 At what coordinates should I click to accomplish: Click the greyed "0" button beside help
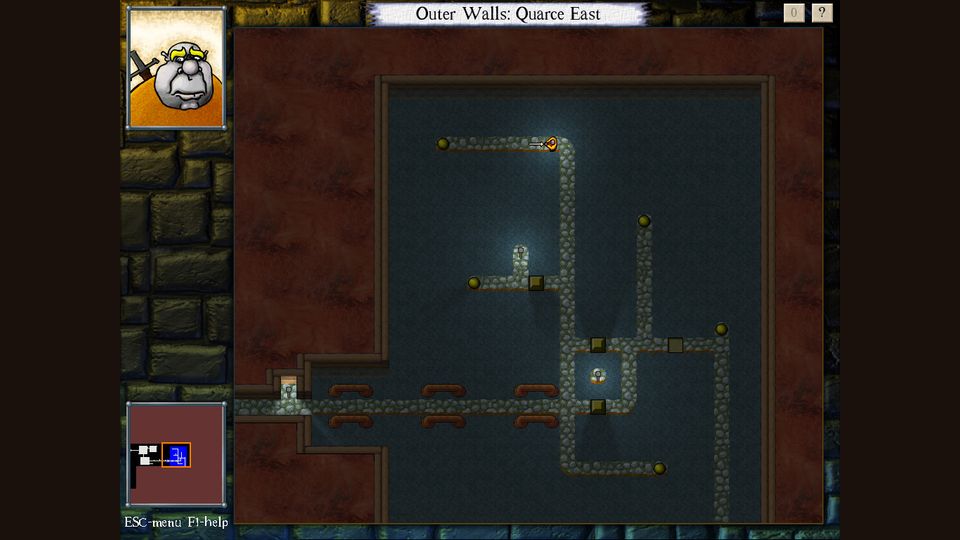[x=794, y=13]
